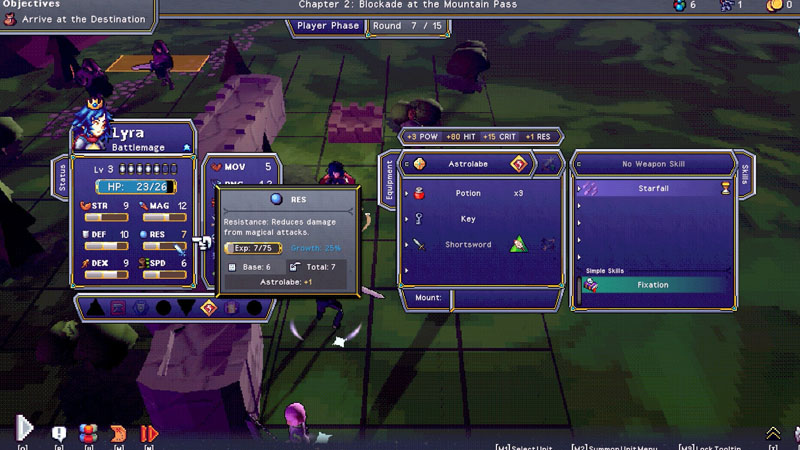
Task: Select the Starfall skill
Action: (x=652, y=188)
